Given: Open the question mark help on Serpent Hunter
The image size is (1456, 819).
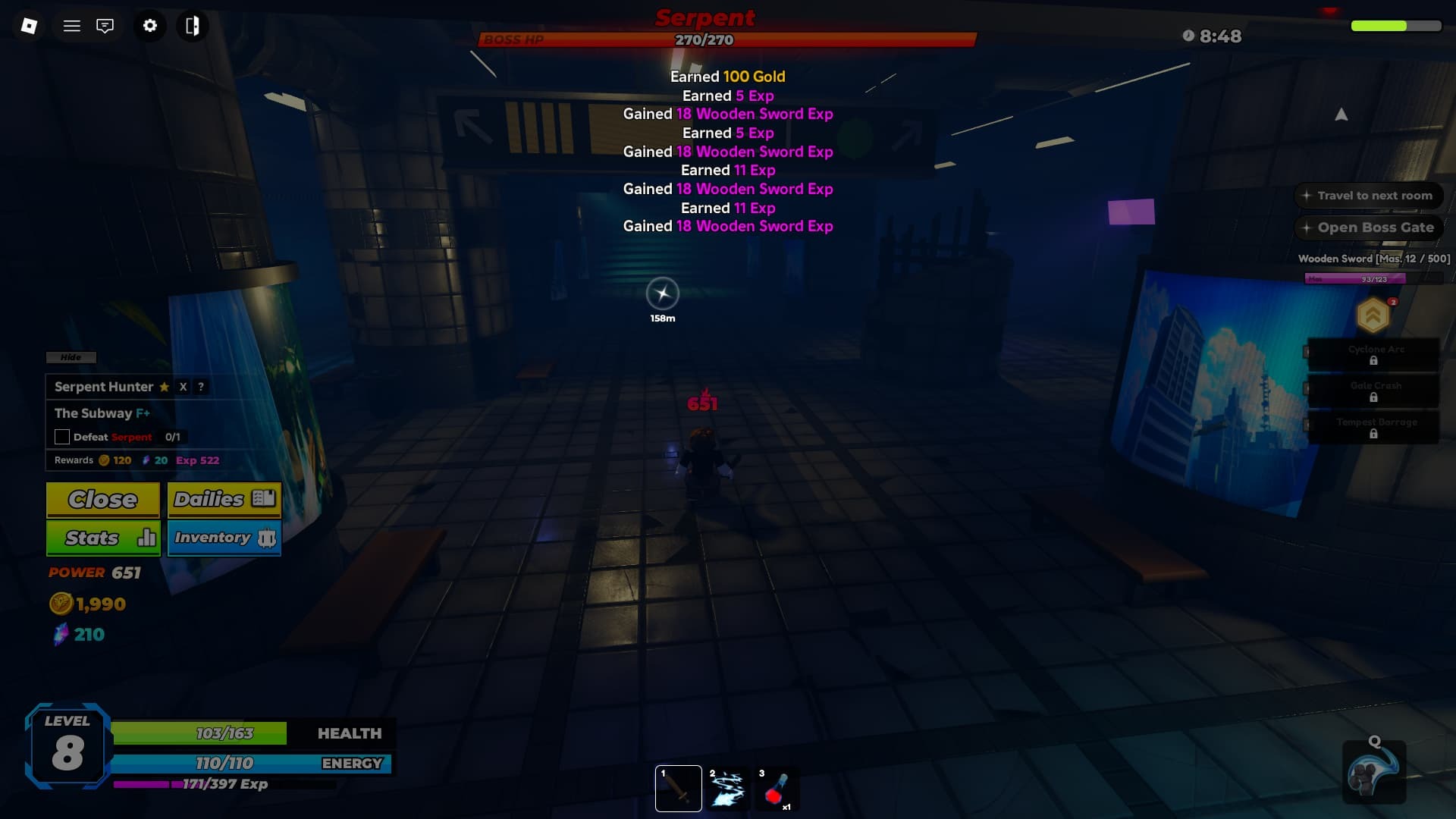Looking at the screenshot, I should coord(200,388).
